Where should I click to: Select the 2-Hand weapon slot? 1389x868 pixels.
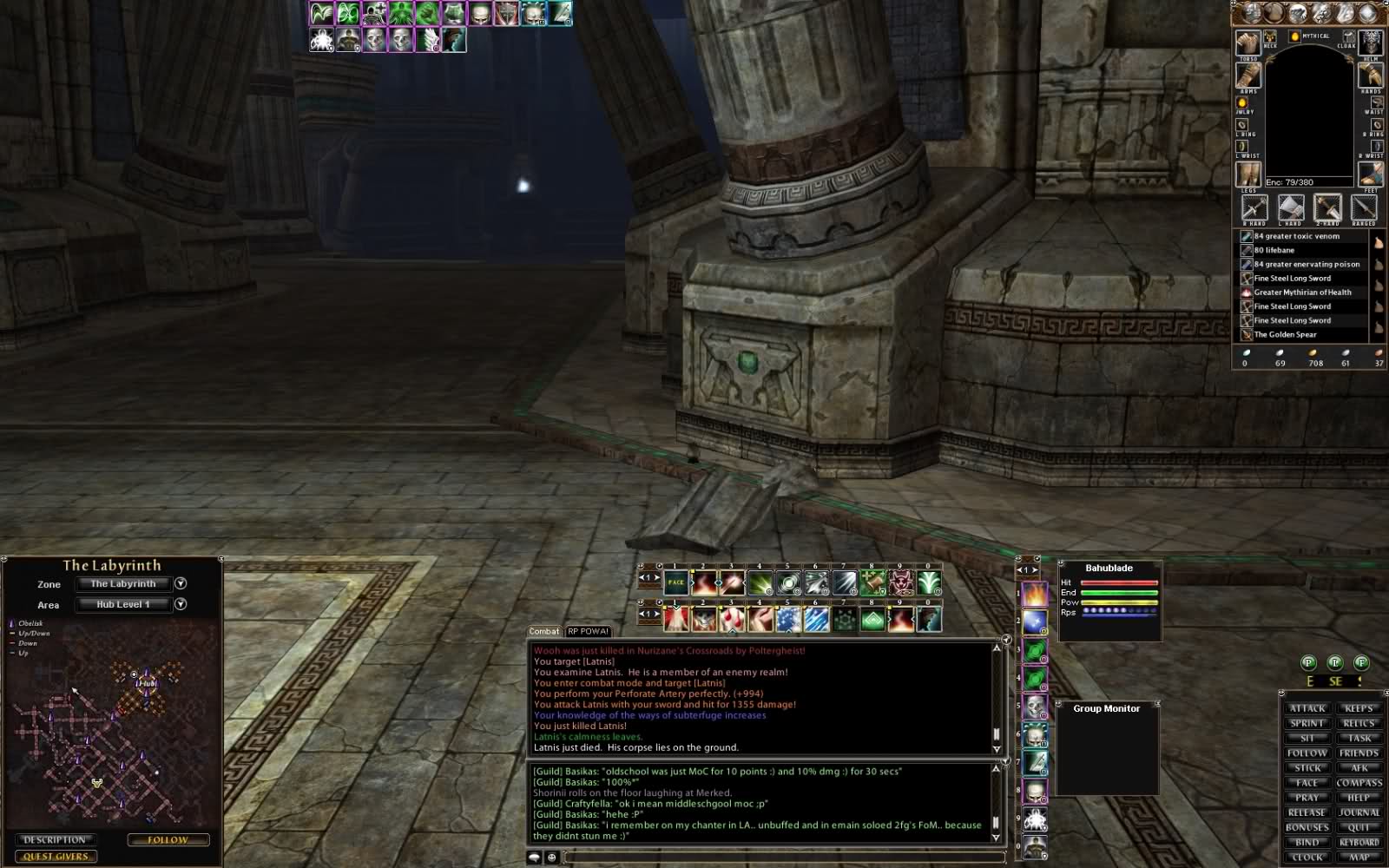[x=1327, y=208]
